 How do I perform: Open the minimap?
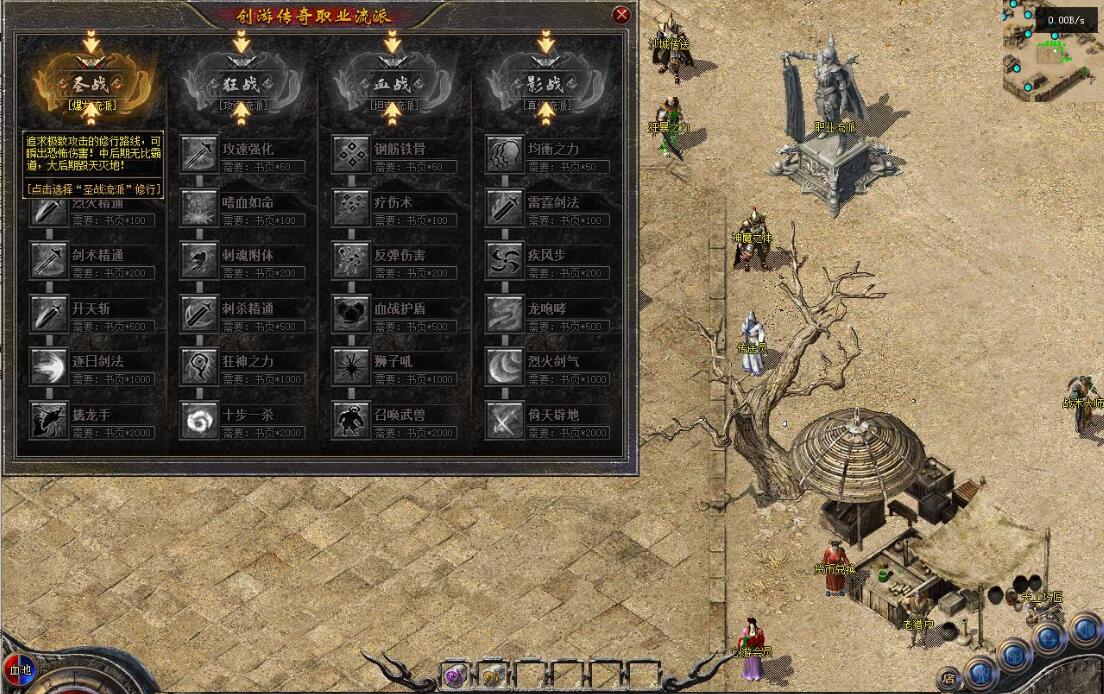tap(1052, 48)
